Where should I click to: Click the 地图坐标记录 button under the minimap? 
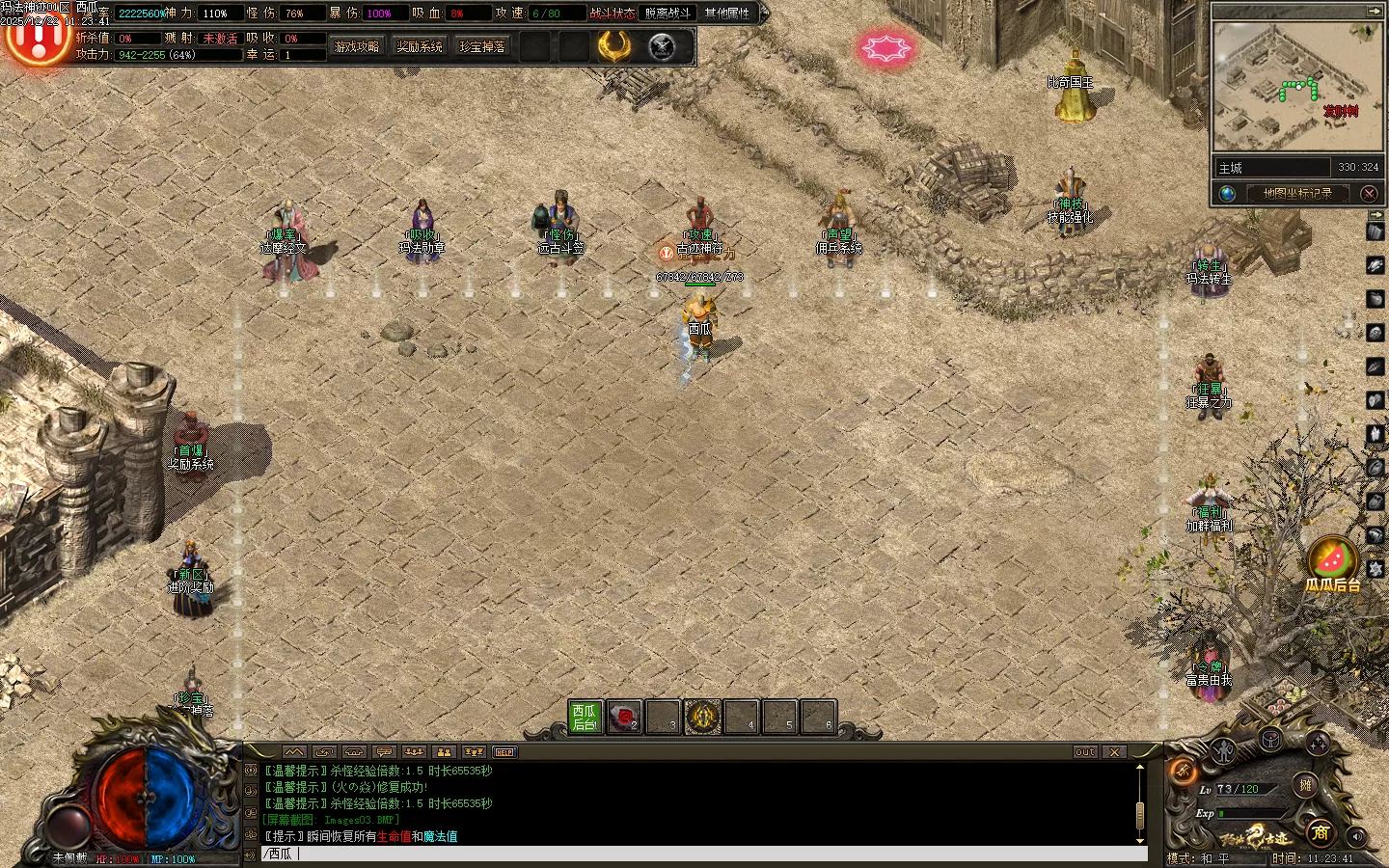[x=1296, y=192]
